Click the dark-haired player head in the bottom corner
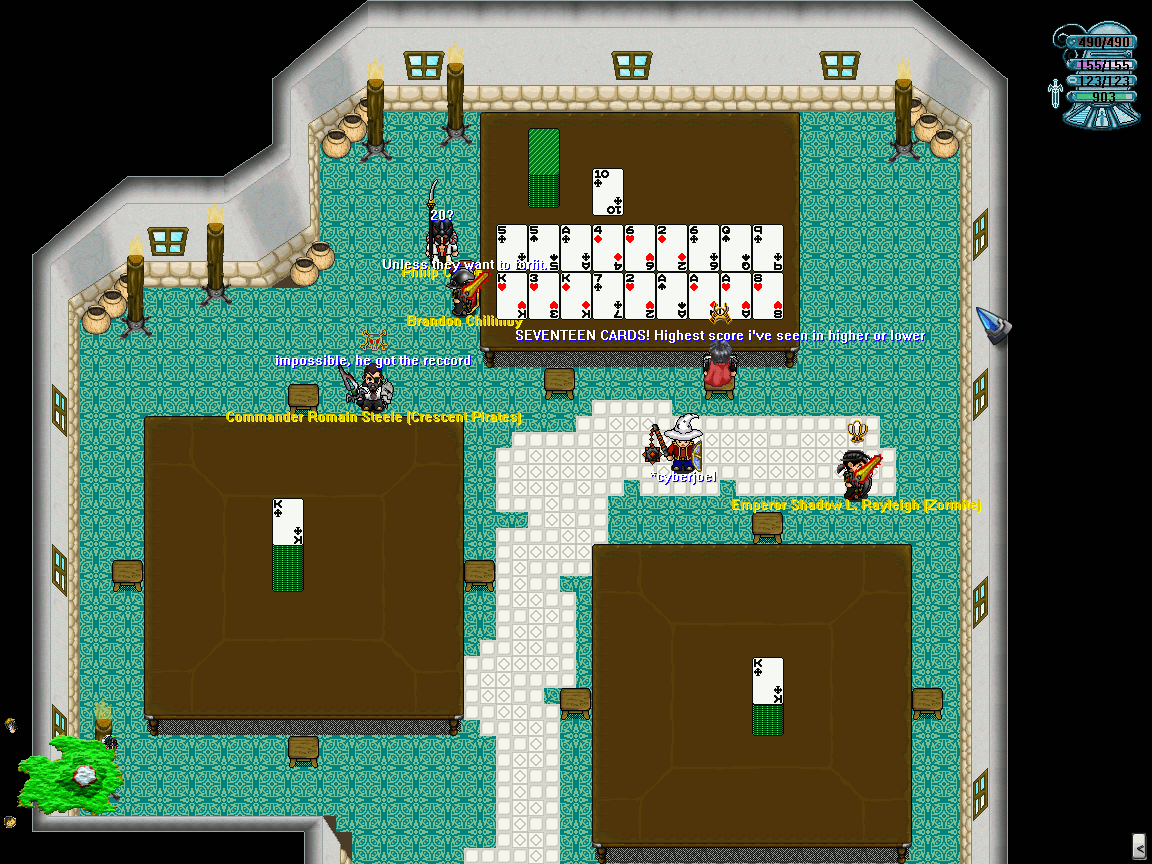 tap(10, 822)
